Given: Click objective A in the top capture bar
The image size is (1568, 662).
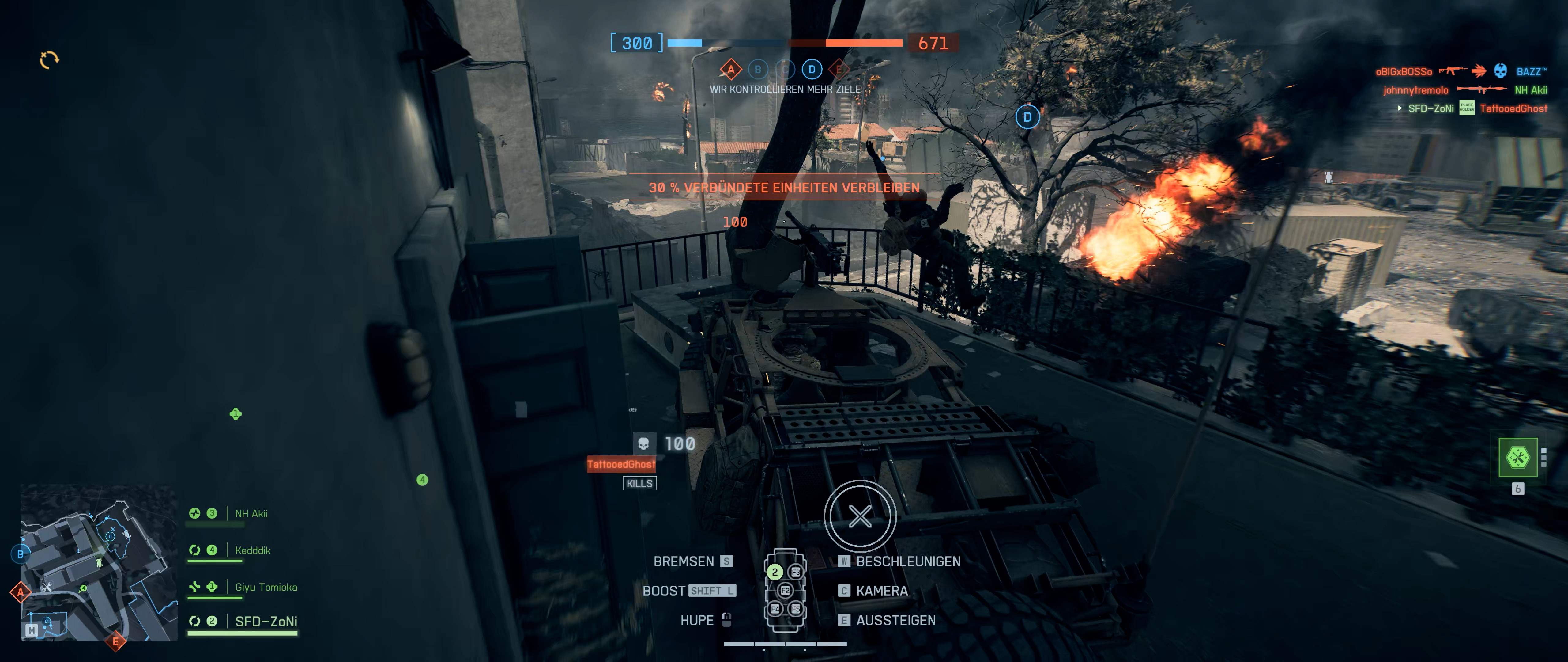Looking at the screenshot, I should click(730, 70).
